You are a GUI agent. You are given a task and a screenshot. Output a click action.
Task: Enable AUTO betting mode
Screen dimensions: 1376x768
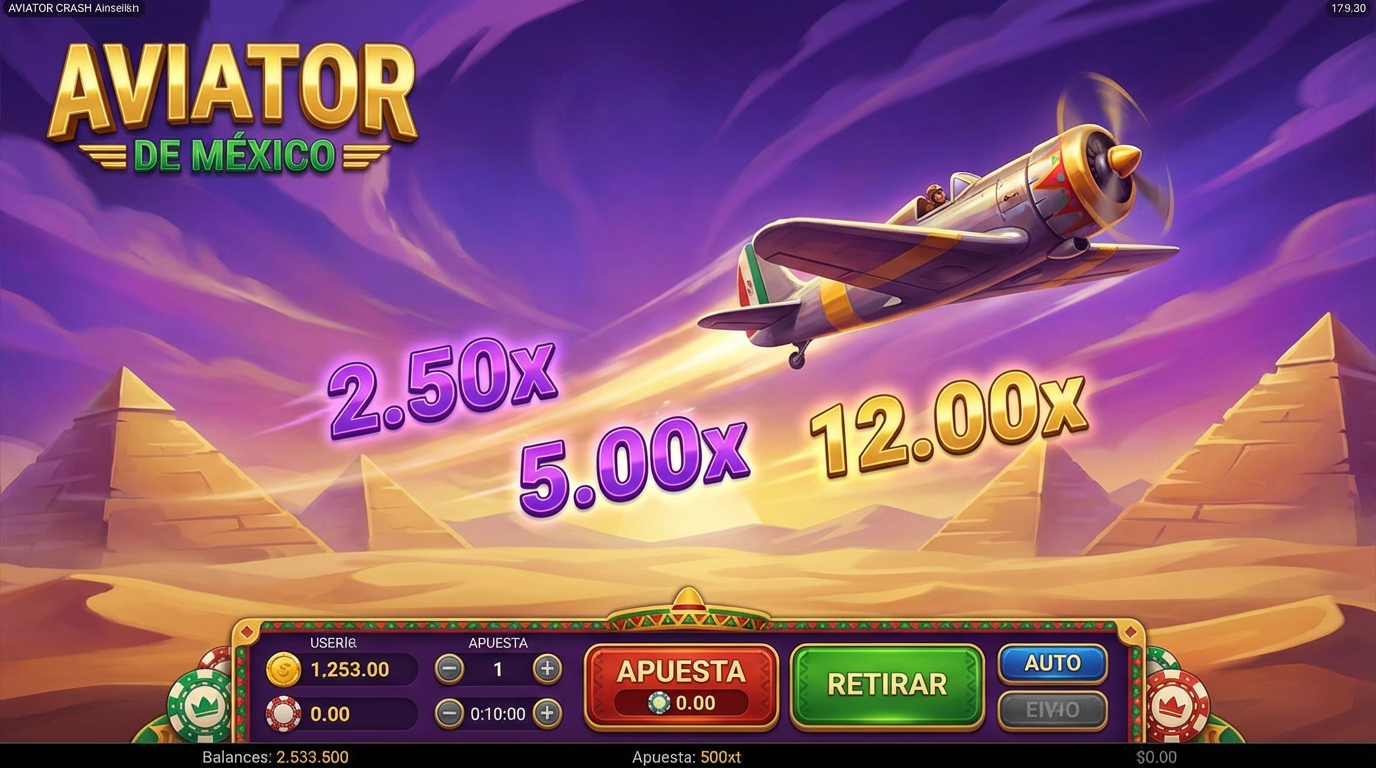click(1052, 662)
